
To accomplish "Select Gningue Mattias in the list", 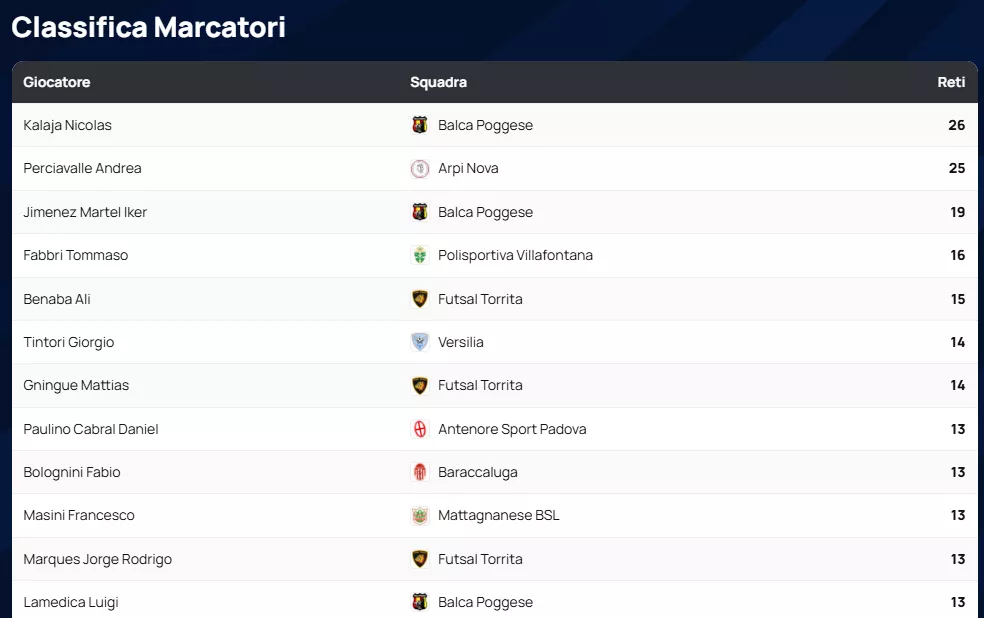I will click(76, 385).
